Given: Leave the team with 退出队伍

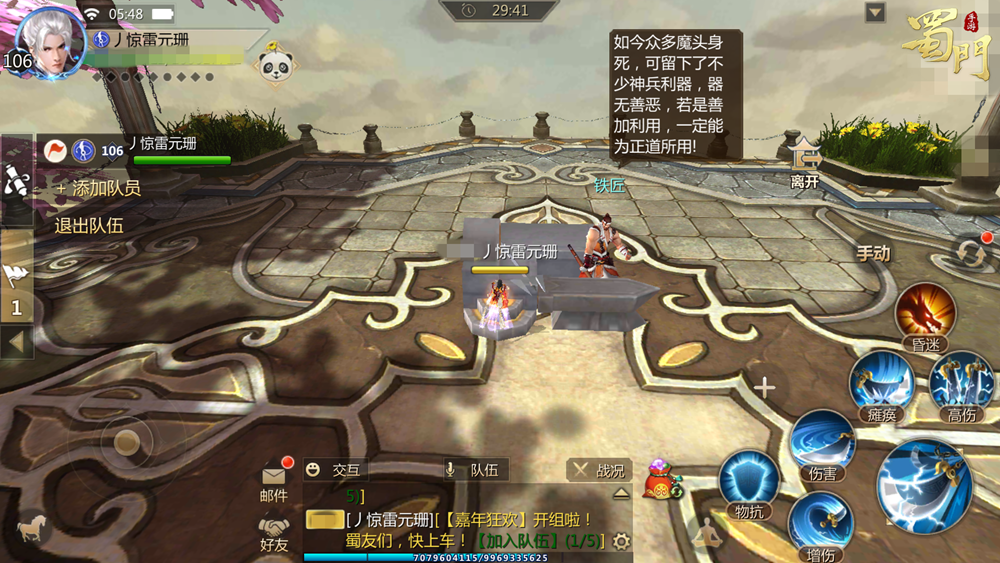Looking at the screenshot, I should pyautogui.click(x=89, y=226).
